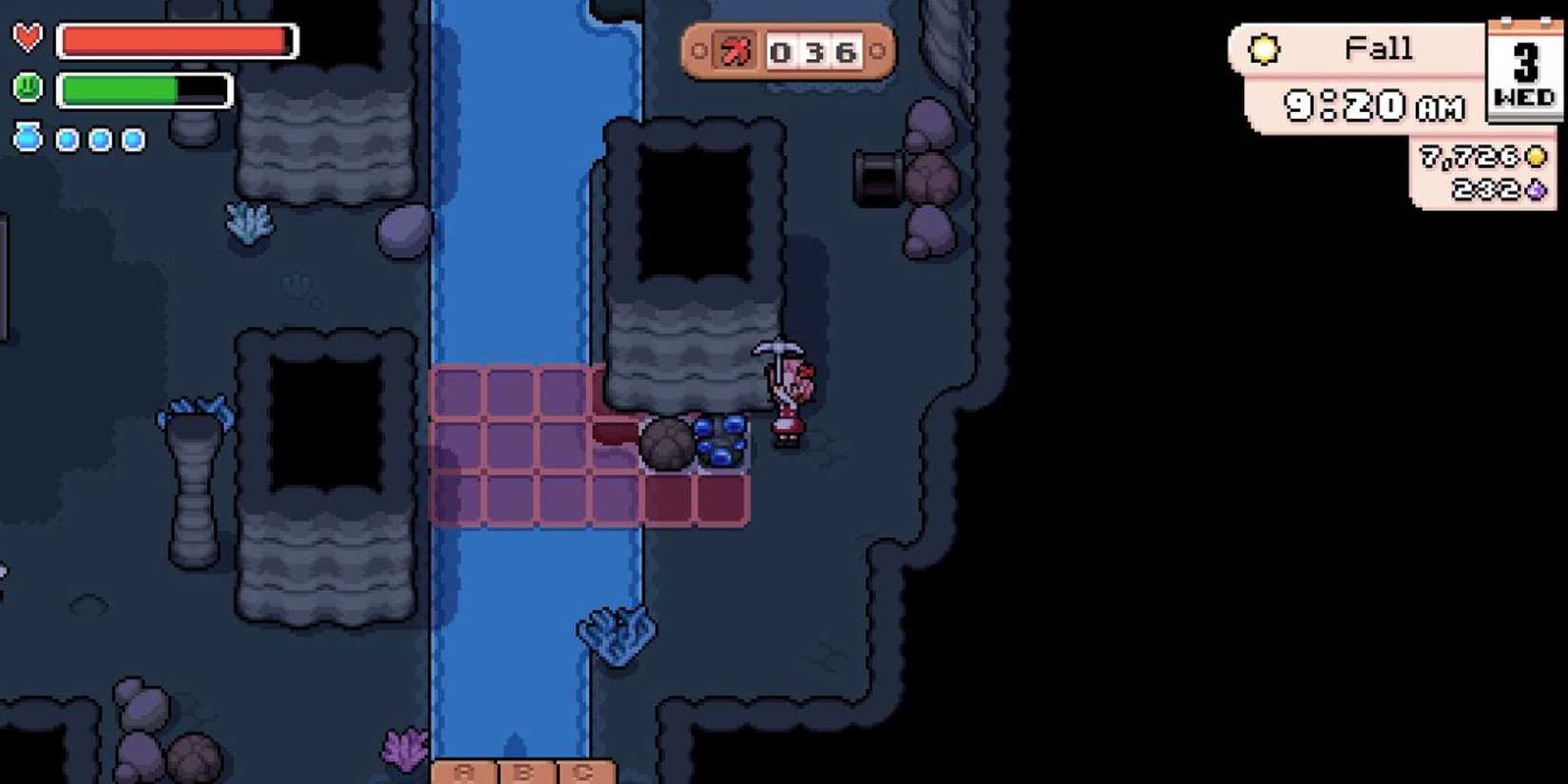1568x784 pixels.
Task: Click the first blue water charge orb
Action: click(x=66, y=140)
